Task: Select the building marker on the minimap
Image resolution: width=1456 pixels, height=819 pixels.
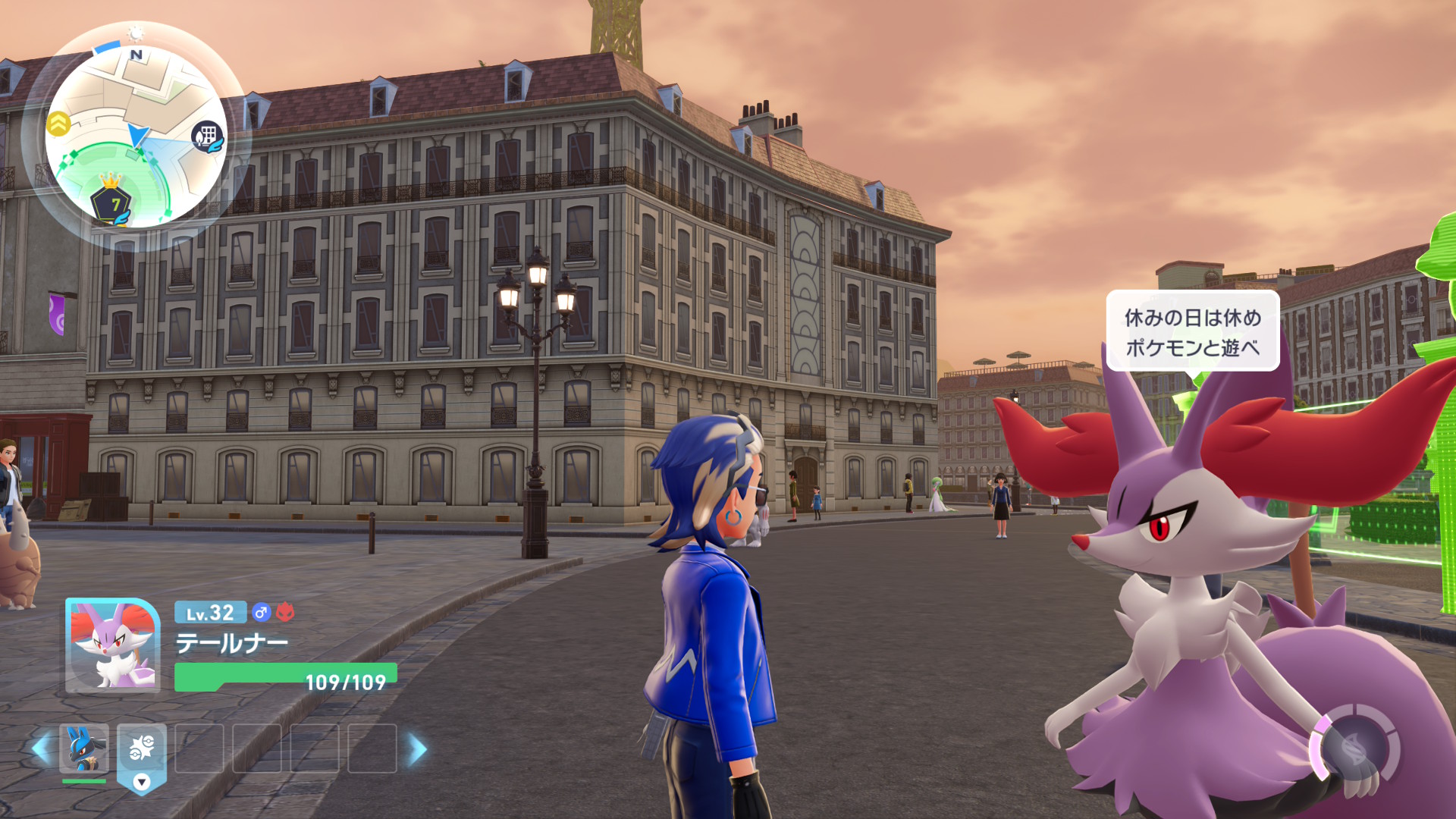Action: (x=207, y=137)
